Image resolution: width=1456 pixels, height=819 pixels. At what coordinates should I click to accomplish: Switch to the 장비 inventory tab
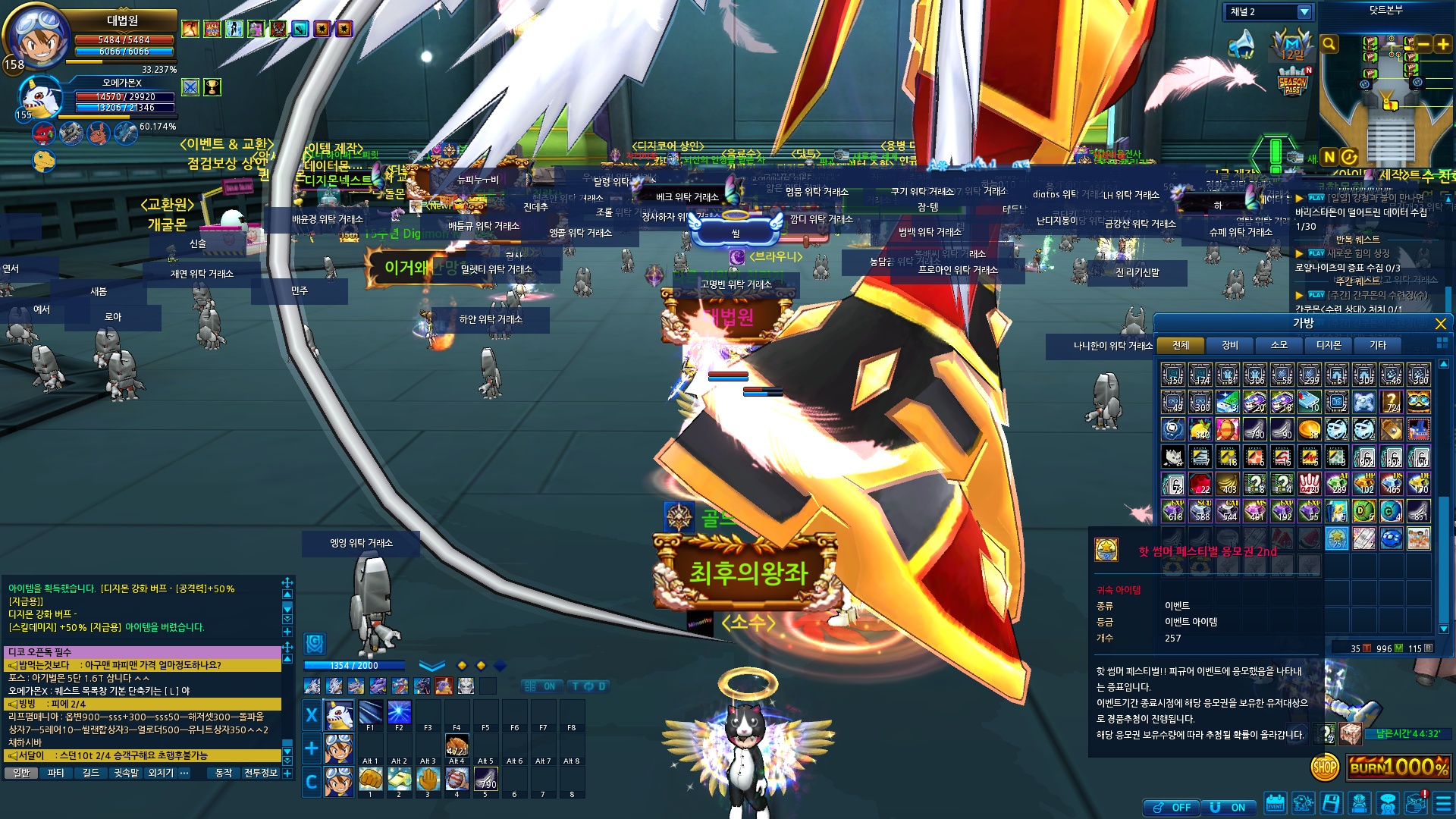(1229, 345)
